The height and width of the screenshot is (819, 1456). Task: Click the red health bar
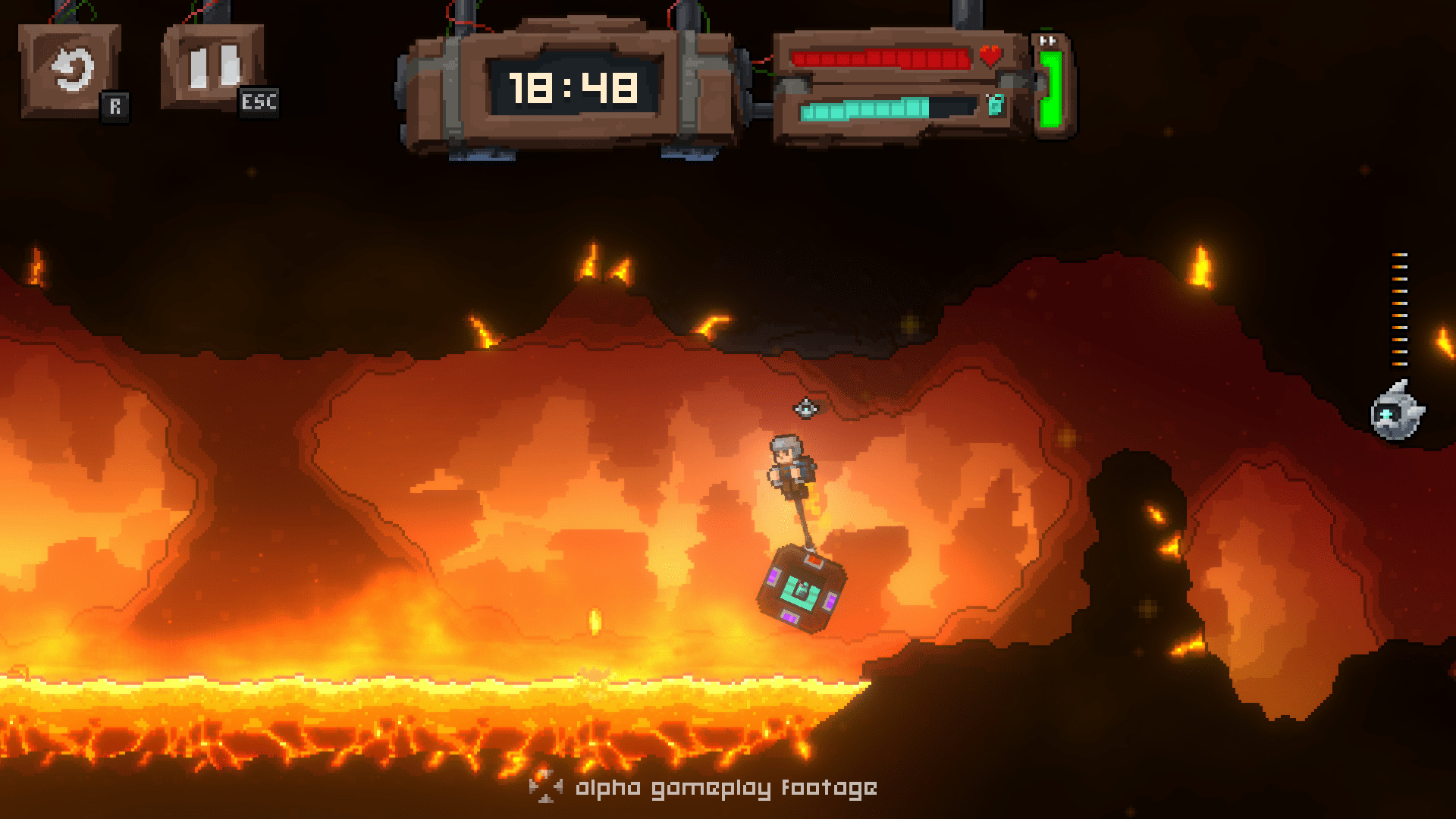(x=880, y=59)
